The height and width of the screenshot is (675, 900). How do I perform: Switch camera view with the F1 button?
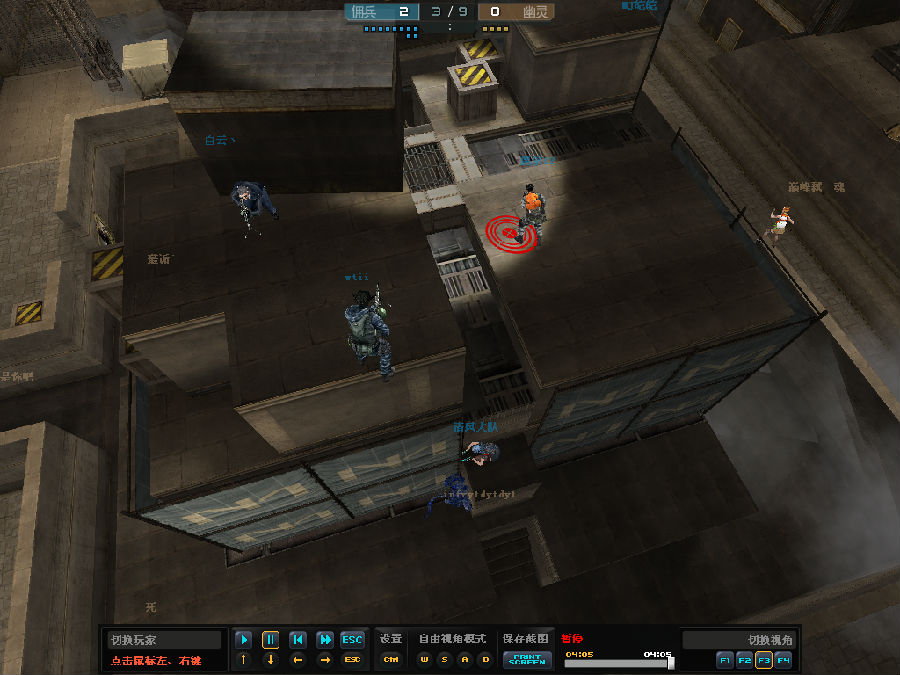tap(724, 660)
